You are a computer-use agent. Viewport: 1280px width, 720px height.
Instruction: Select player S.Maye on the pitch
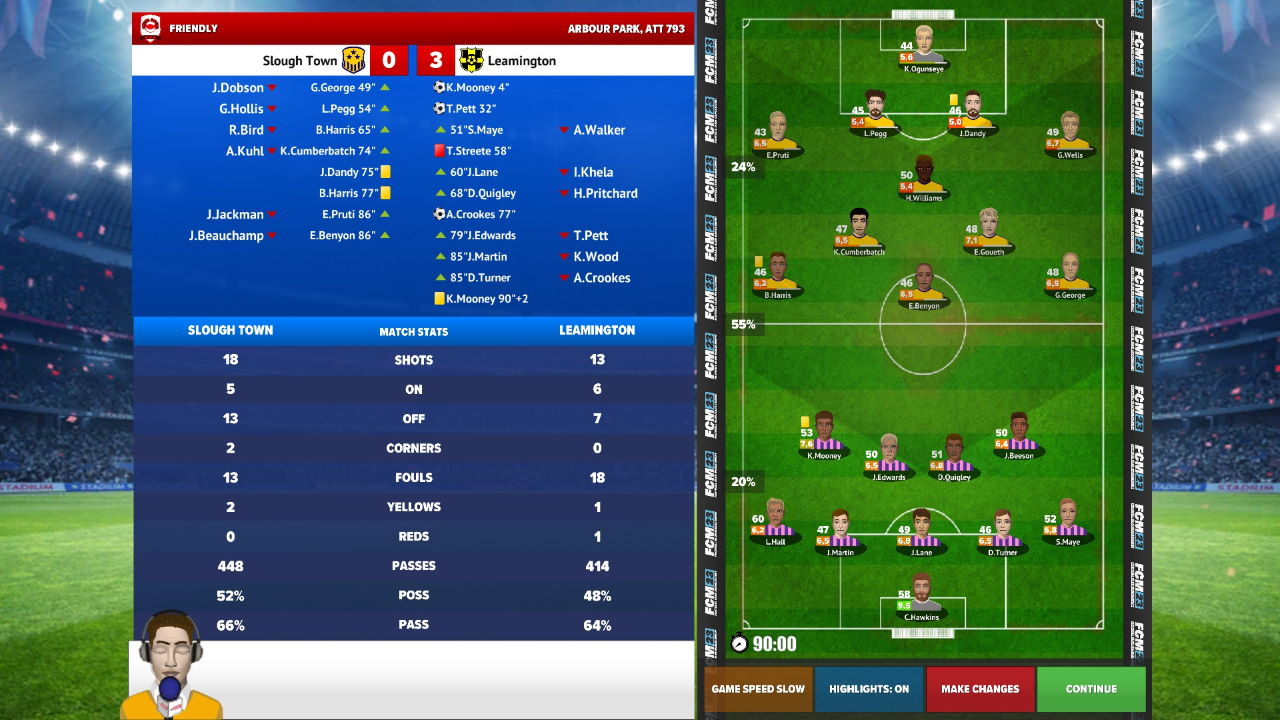[x=1067, y=519]
